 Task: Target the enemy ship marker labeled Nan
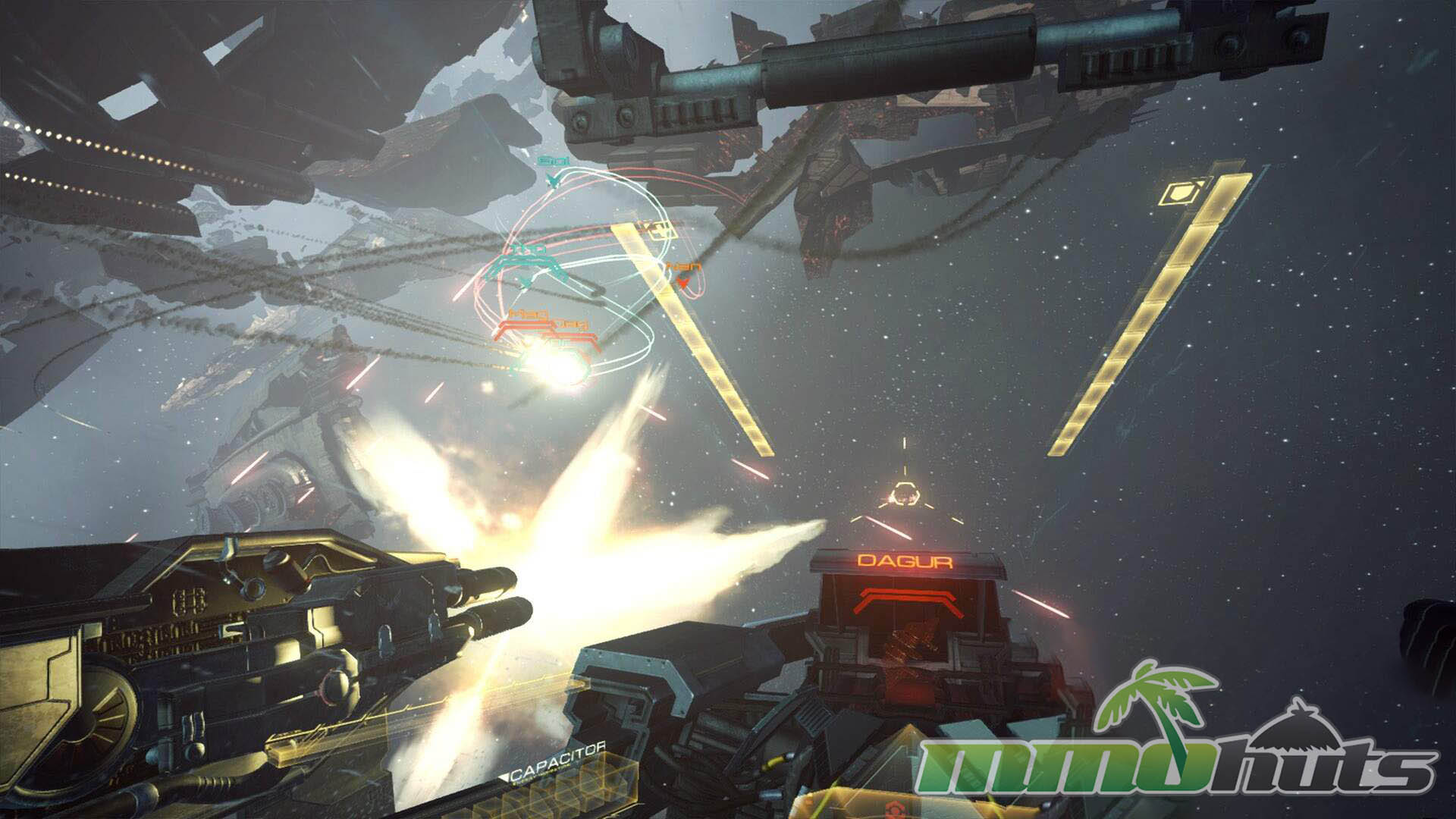pos(682,282)
